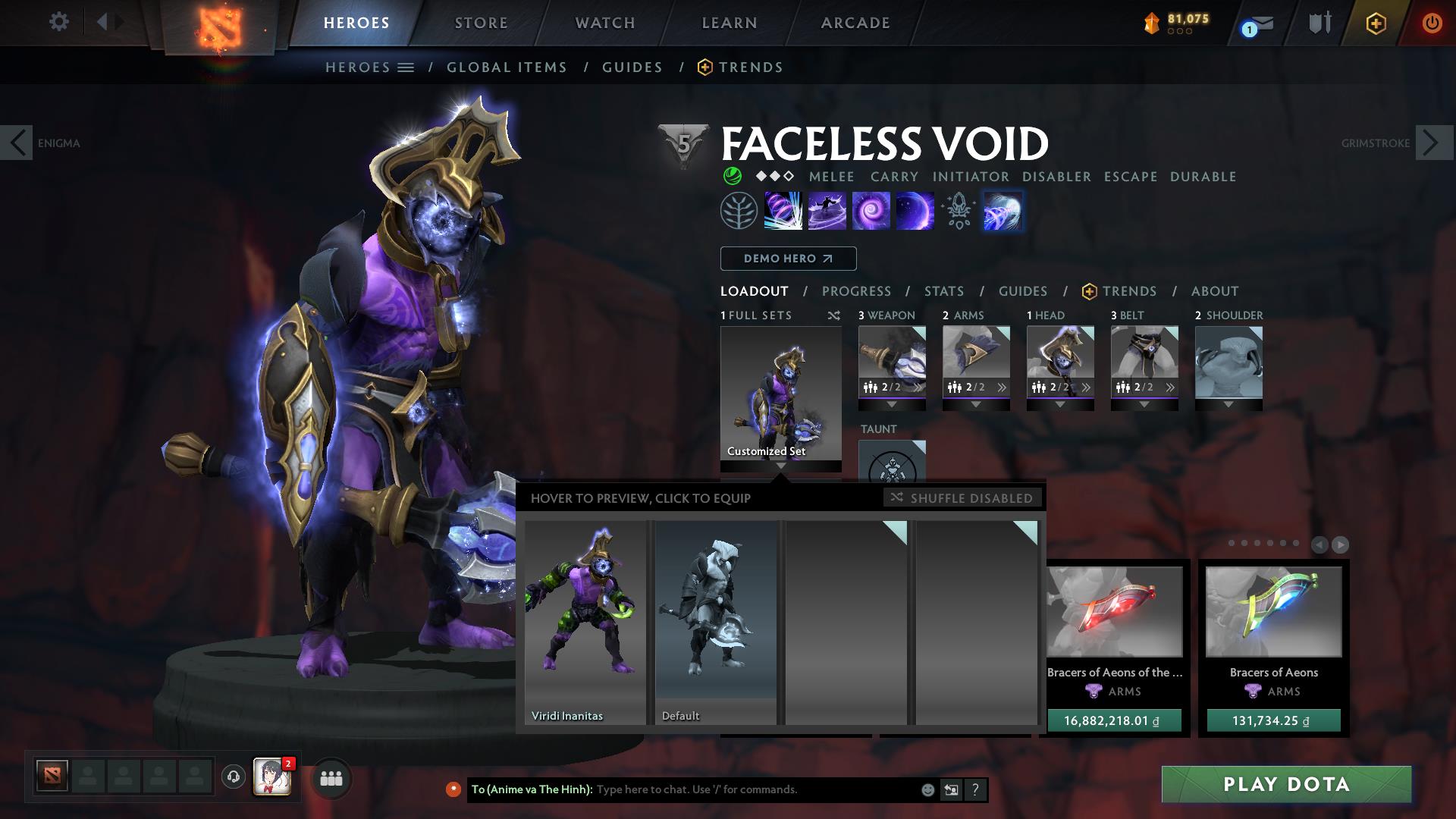Toggle the Shuffle Disabled setting
The width and height of the screenshot is (1456, 819).
pyautogui.click(x=963, y=498)
